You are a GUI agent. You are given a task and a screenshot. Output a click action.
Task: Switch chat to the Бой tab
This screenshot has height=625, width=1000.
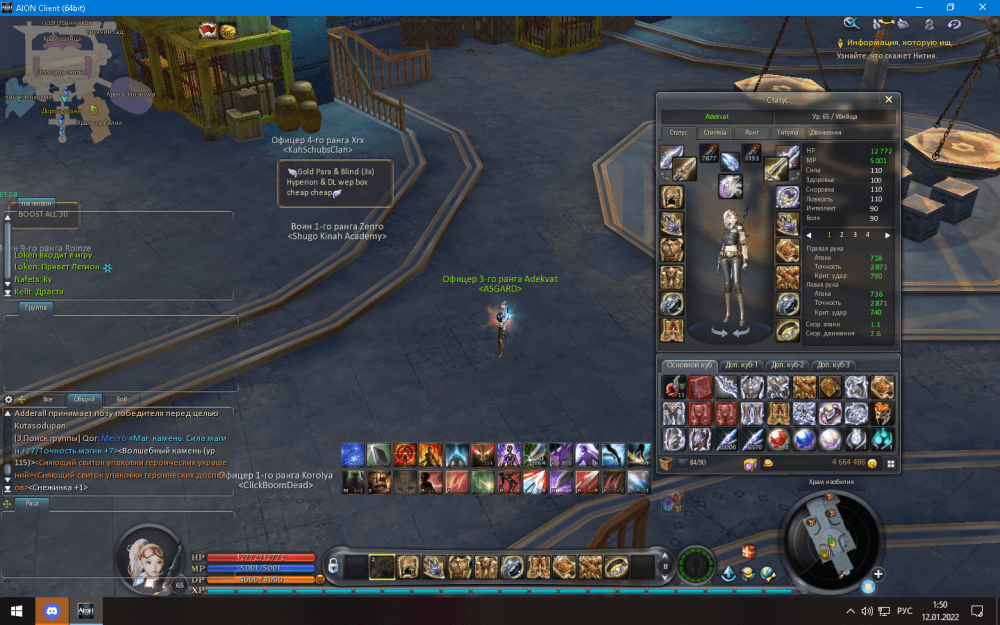122,399
